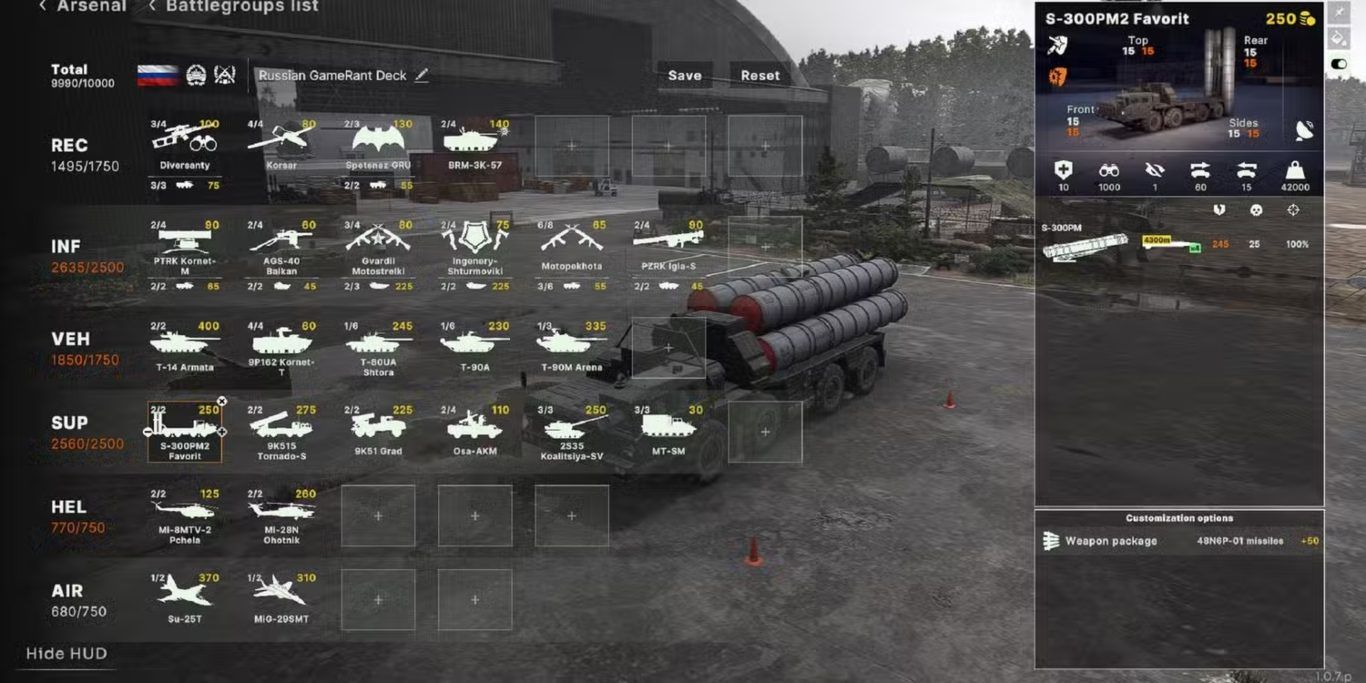
Task: Select the Diversanty recon unit
Action: pyautogui.click(x=185, y=145)
